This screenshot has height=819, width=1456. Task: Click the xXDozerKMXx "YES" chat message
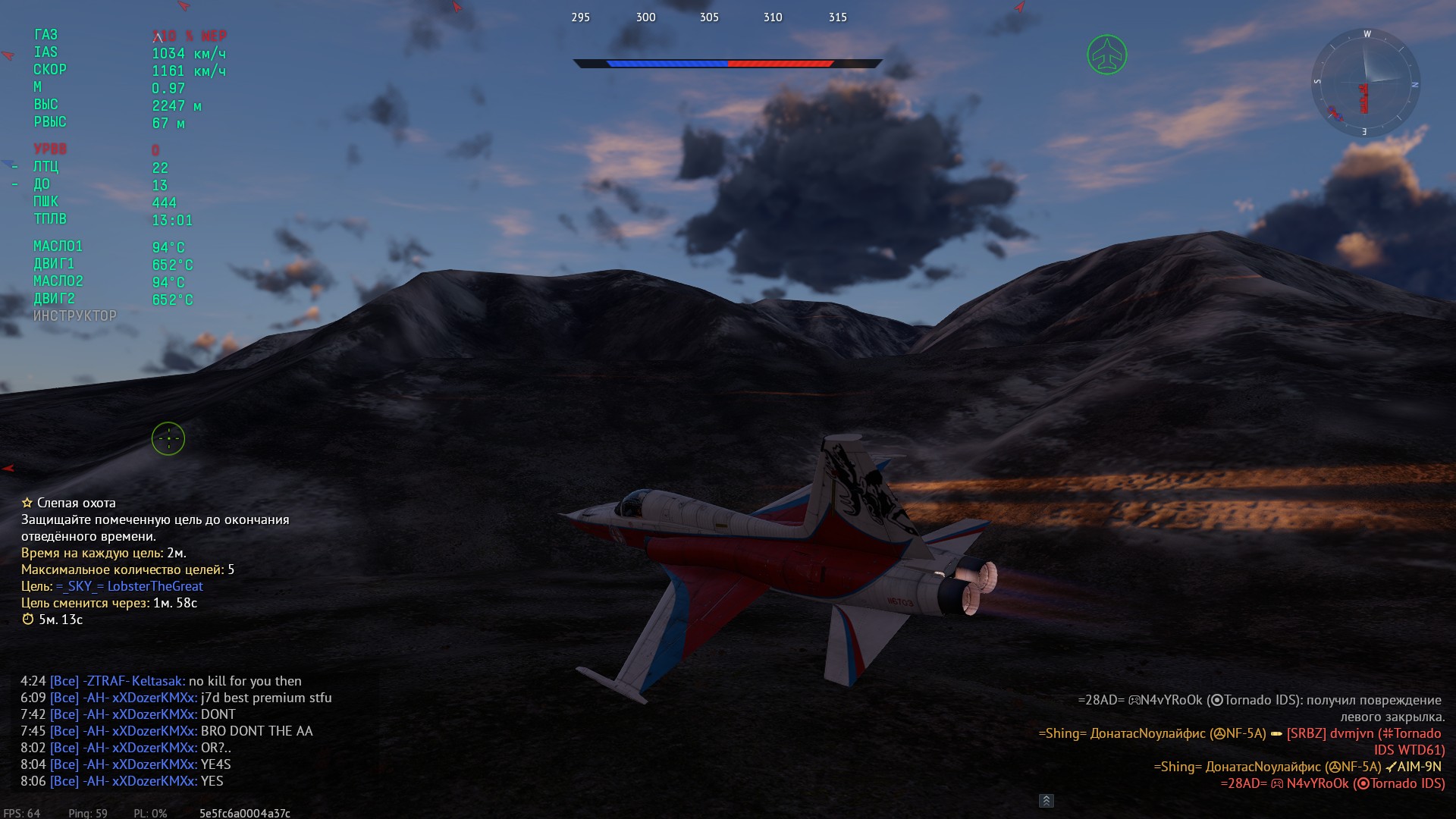click(x=121, y=781)
